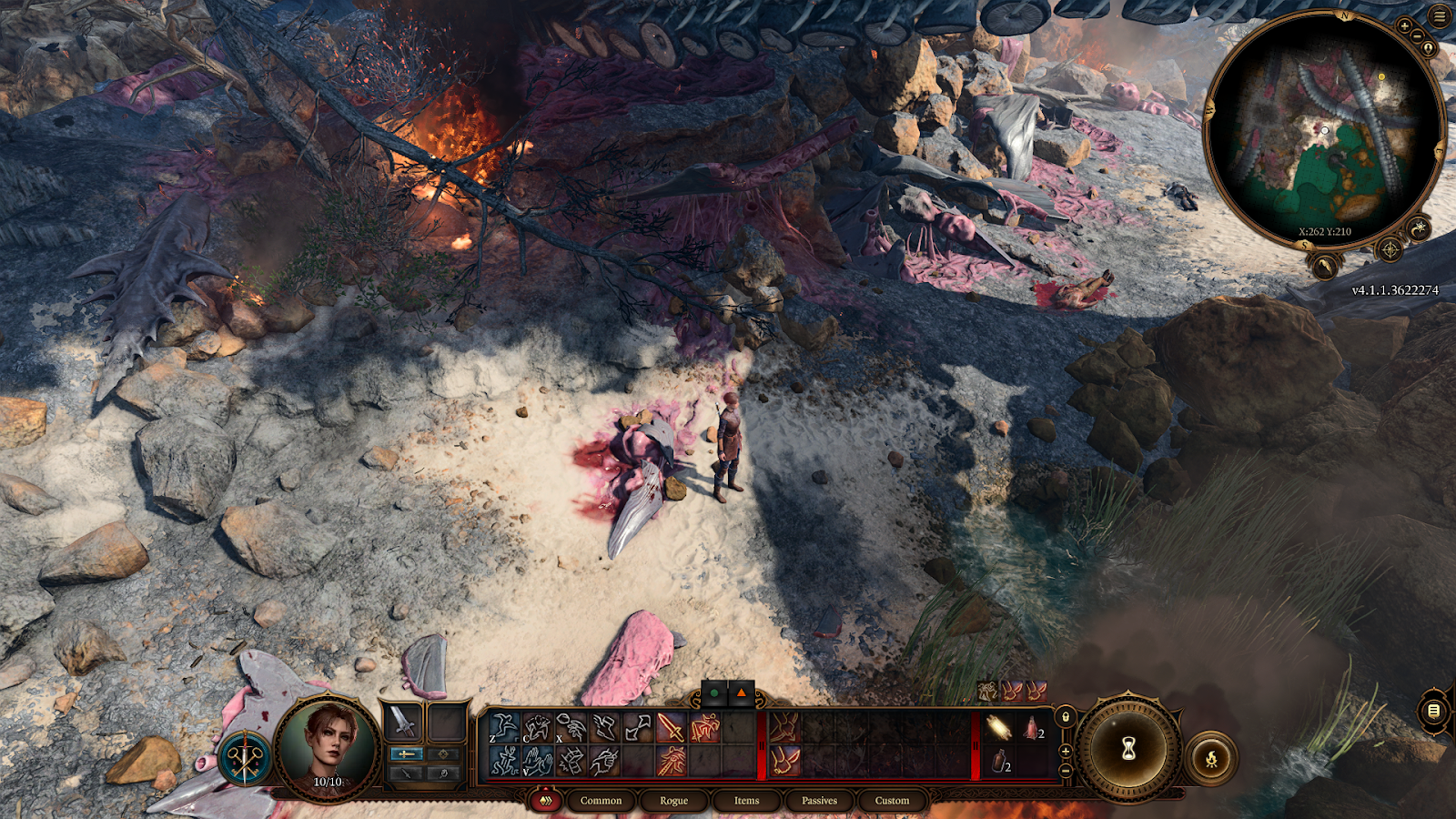The width and height of the screenshot is (1456, 819).
Task: Click the equipped melee sword slot
Action: [401, 723]
